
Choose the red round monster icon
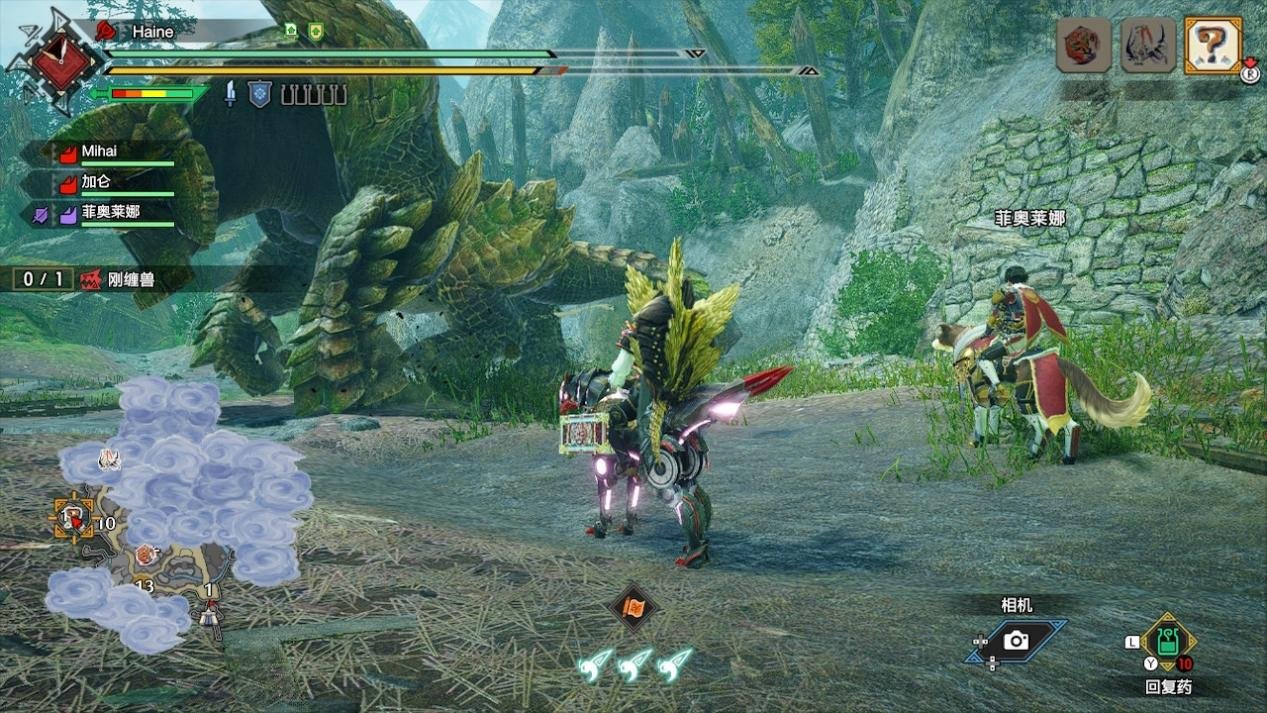click(1084, 46)
